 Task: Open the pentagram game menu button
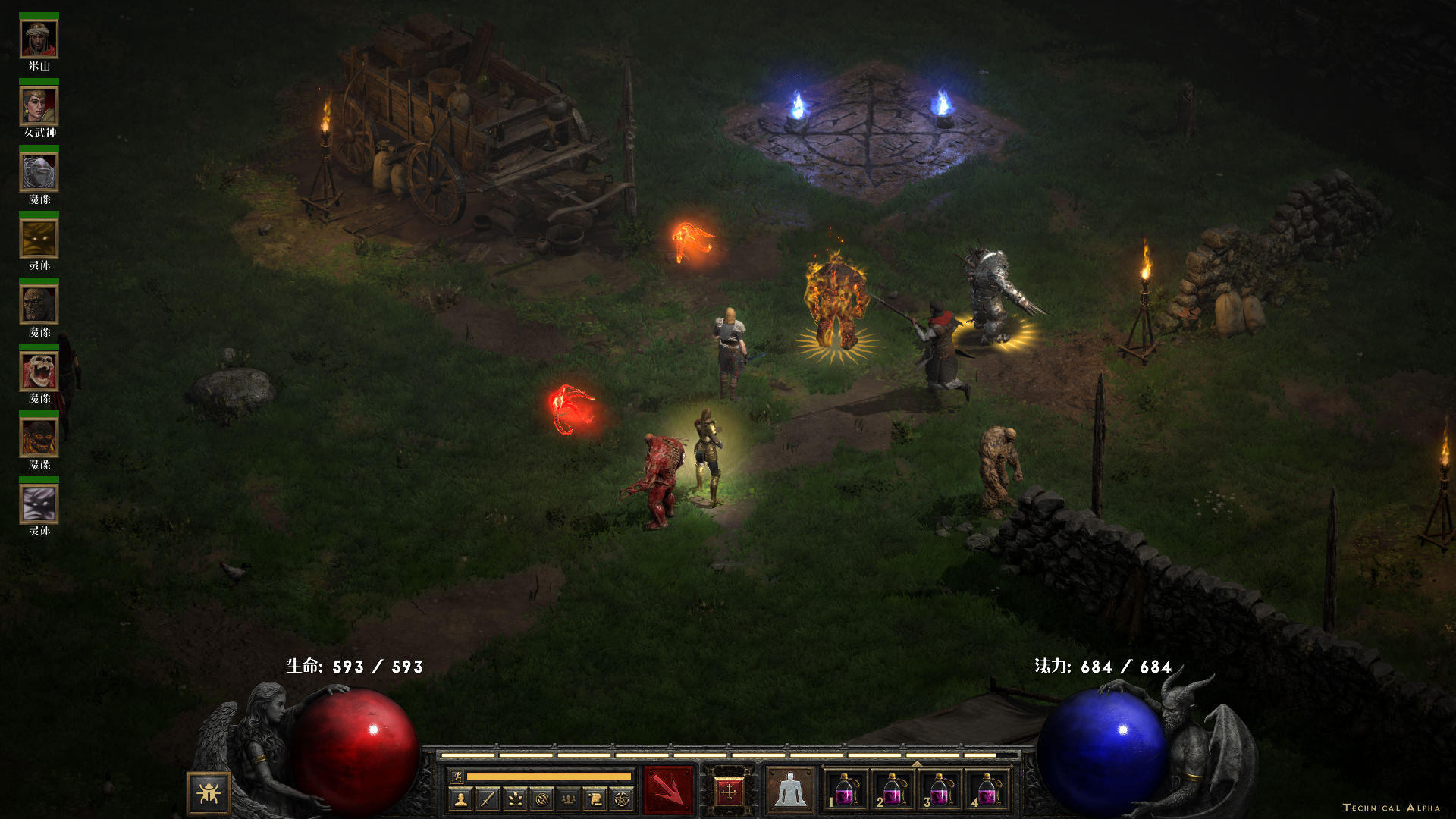(622, 799)
